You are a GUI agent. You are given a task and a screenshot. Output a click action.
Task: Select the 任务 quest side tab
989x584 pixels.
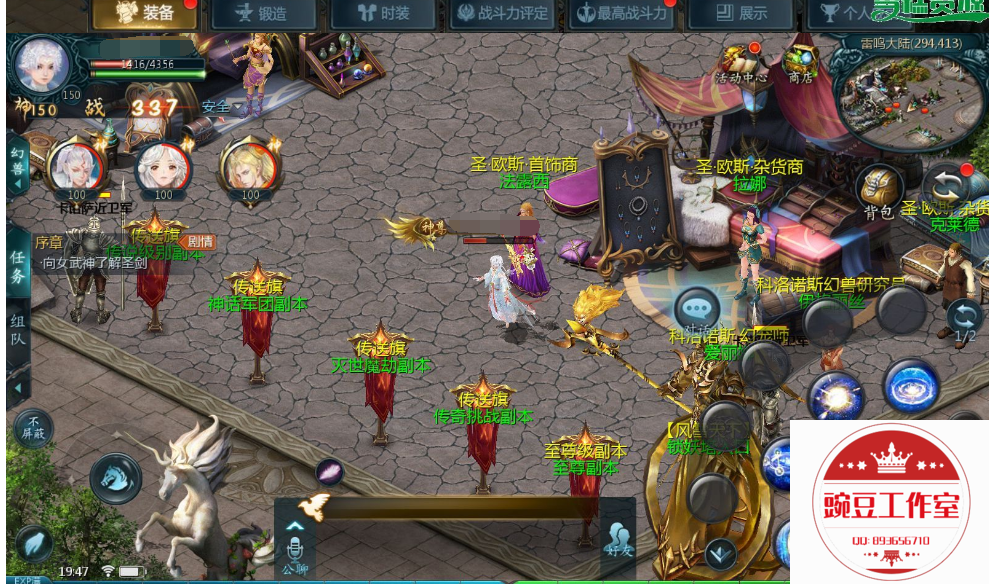[x=17, y=267]
